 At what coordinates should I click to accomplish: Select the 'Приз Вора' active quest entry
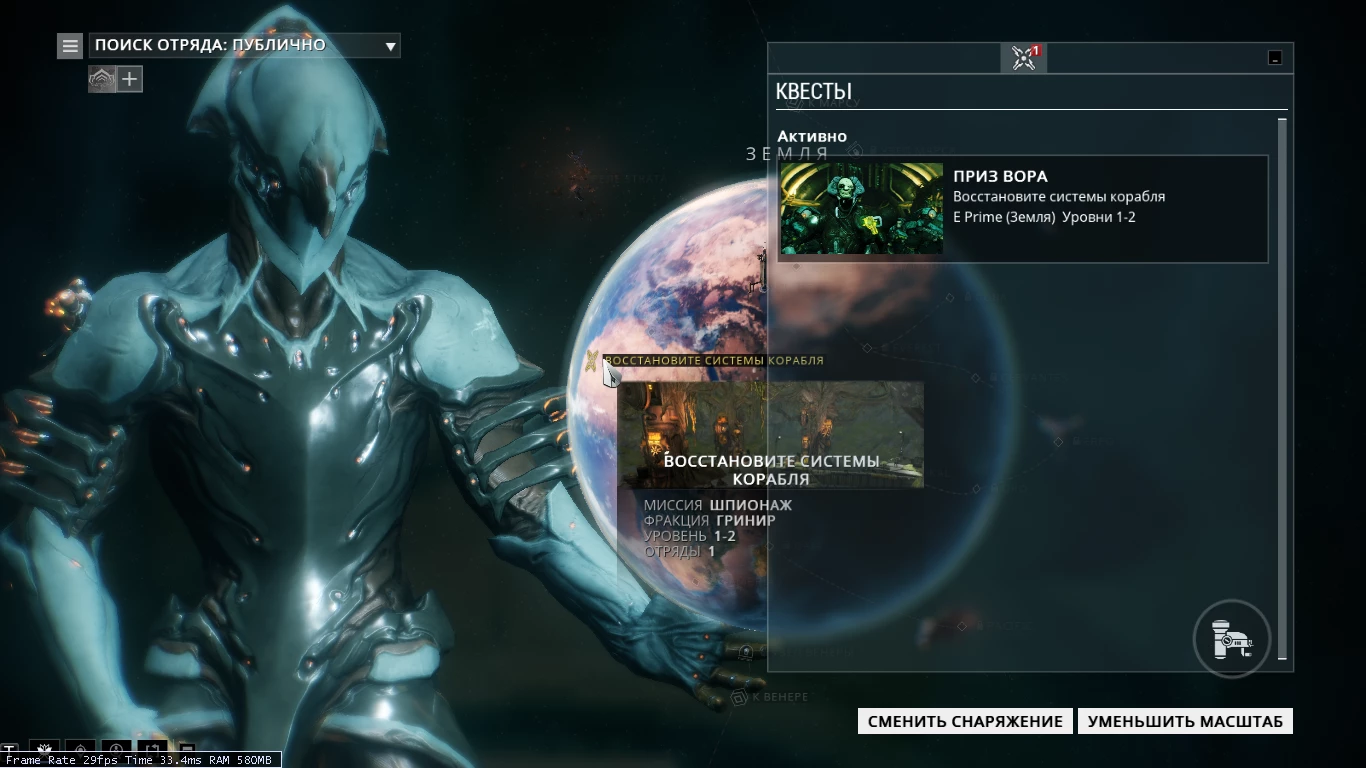(x=1023, y=209)
